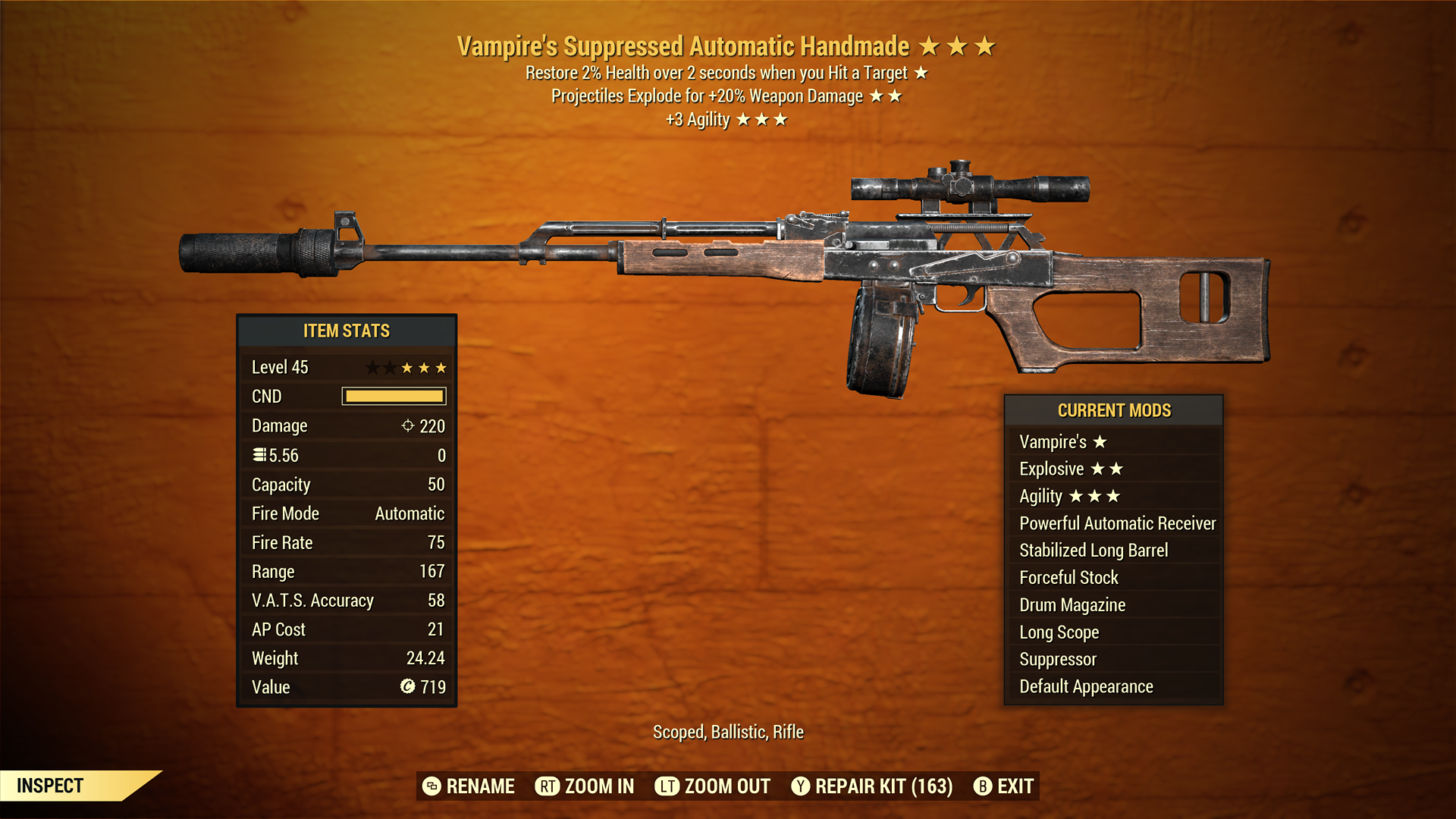Viewport: 1456px width, 819px height.
Task: Use the Repair Kit (163) option
Action: point(872,786)
